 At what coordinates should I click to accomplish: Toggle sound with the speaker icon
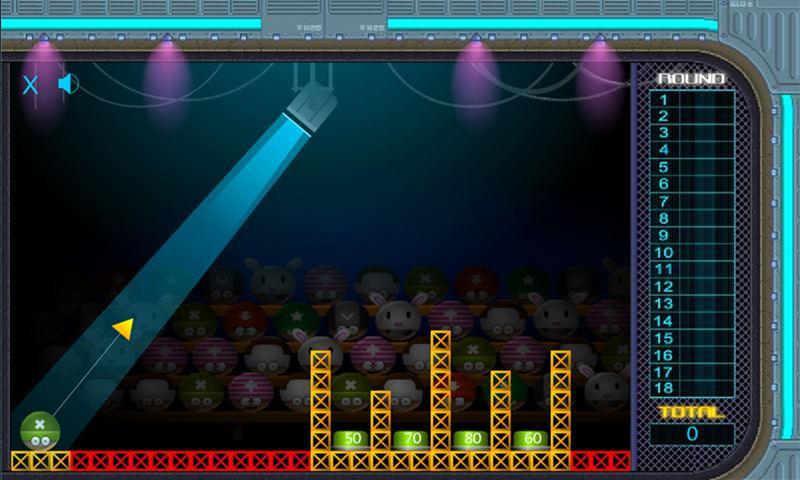67,84
